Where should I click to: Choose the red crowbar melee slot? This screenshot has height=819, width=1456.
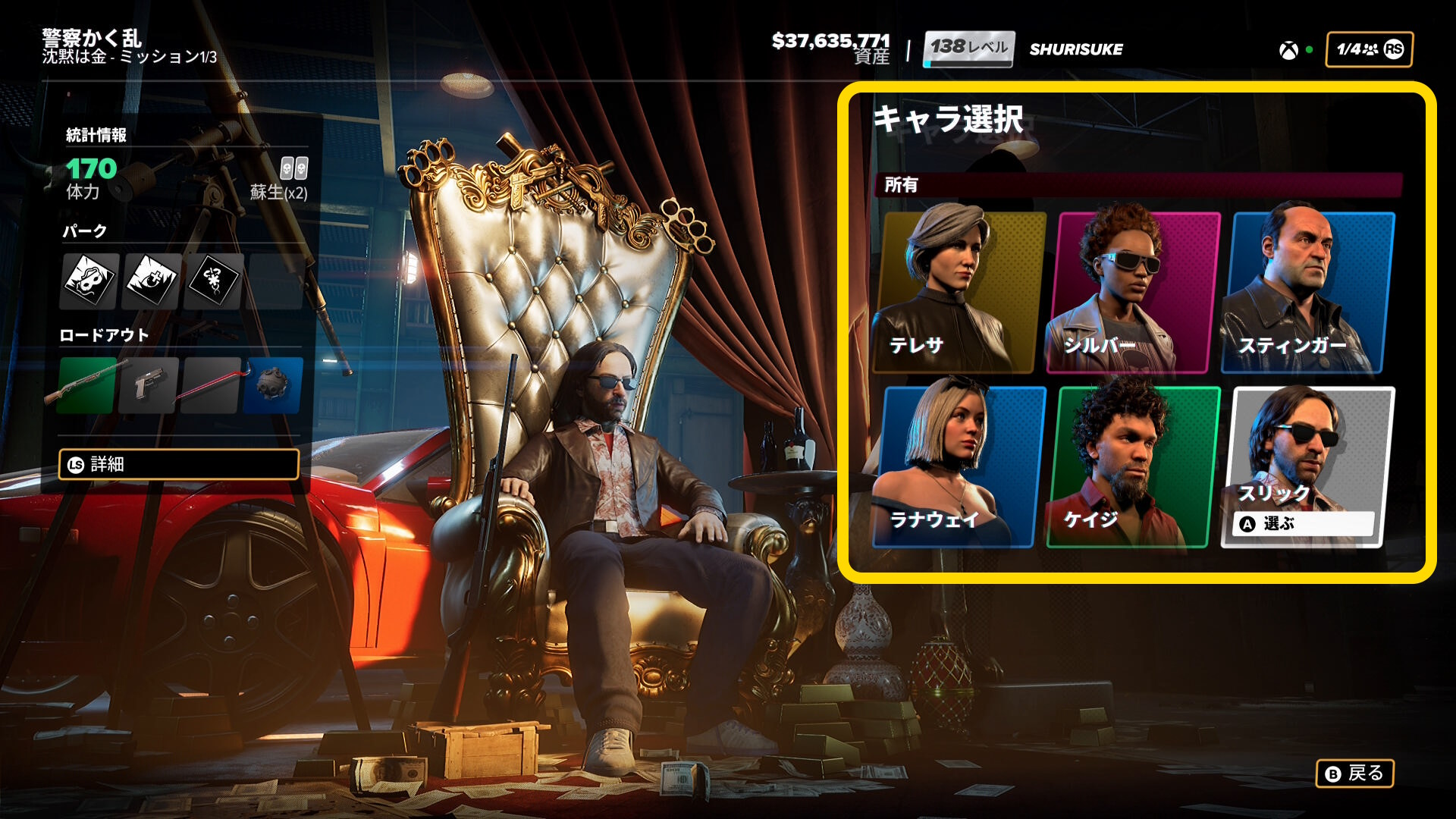[212, 385]
